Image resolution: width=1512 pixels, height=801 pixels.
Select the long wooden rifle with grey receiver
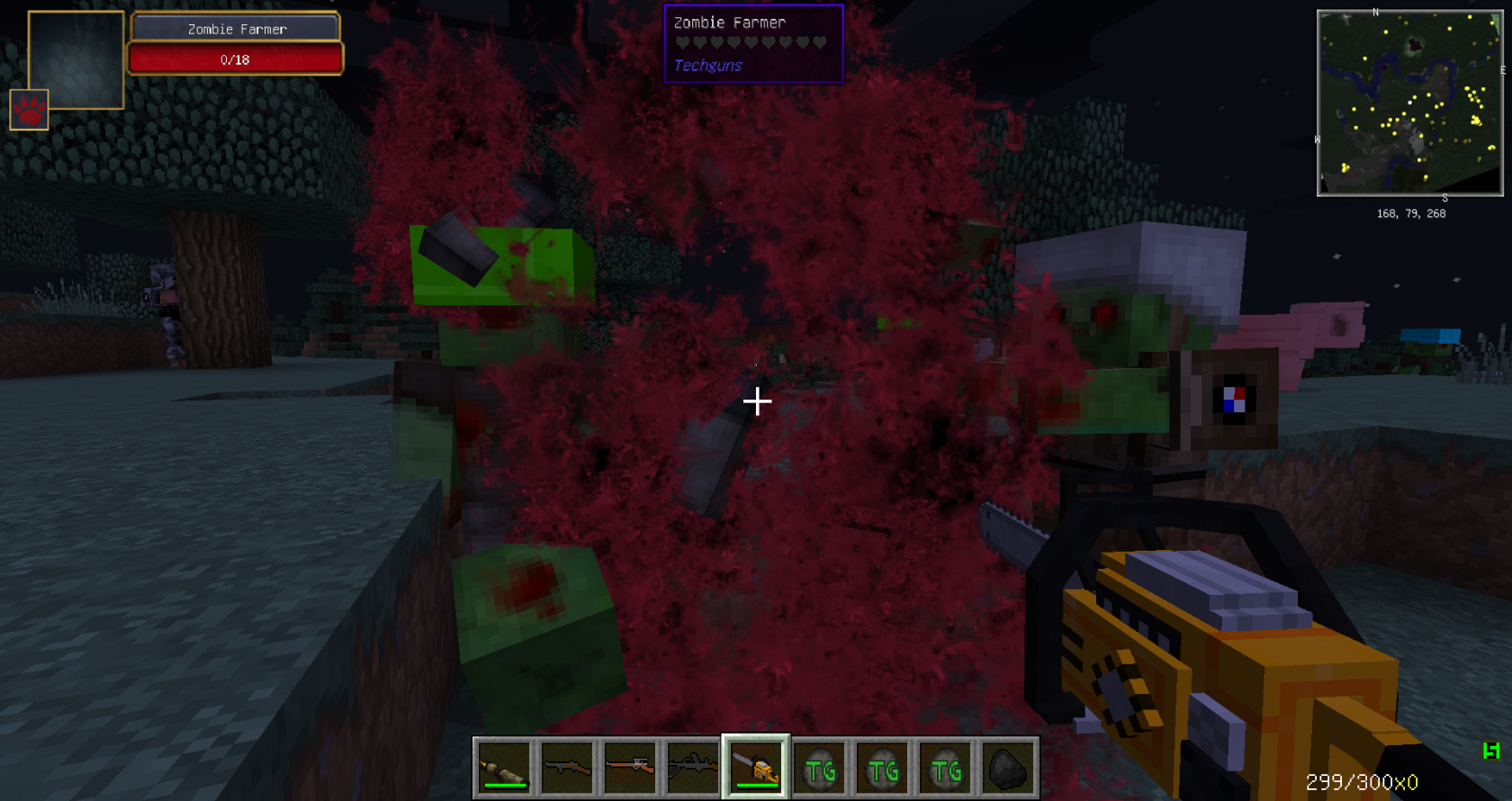pyautogui.click(x=630, y=768)
